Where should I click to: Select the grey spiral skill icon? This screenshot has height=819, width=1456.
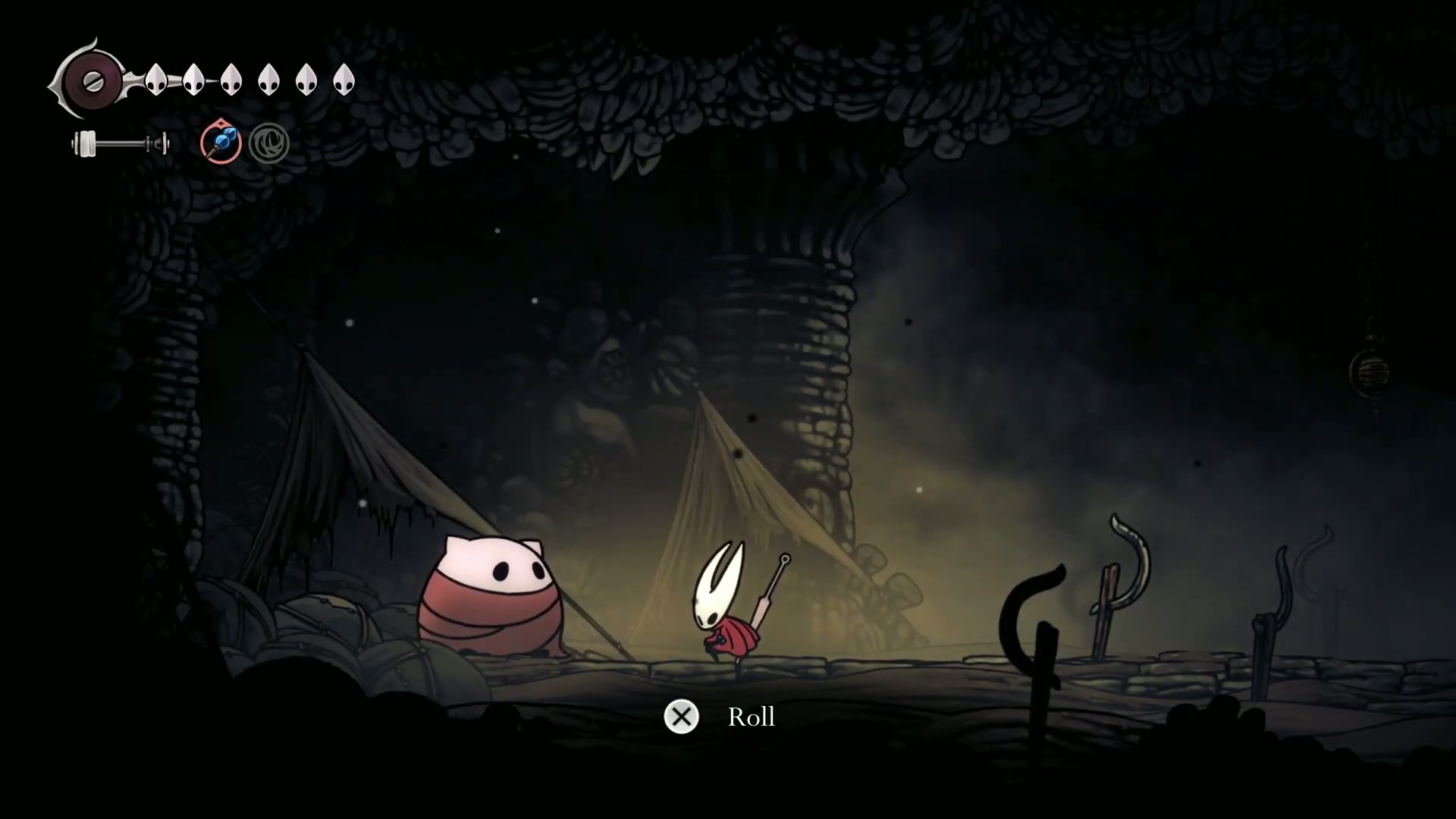[268, 143]
